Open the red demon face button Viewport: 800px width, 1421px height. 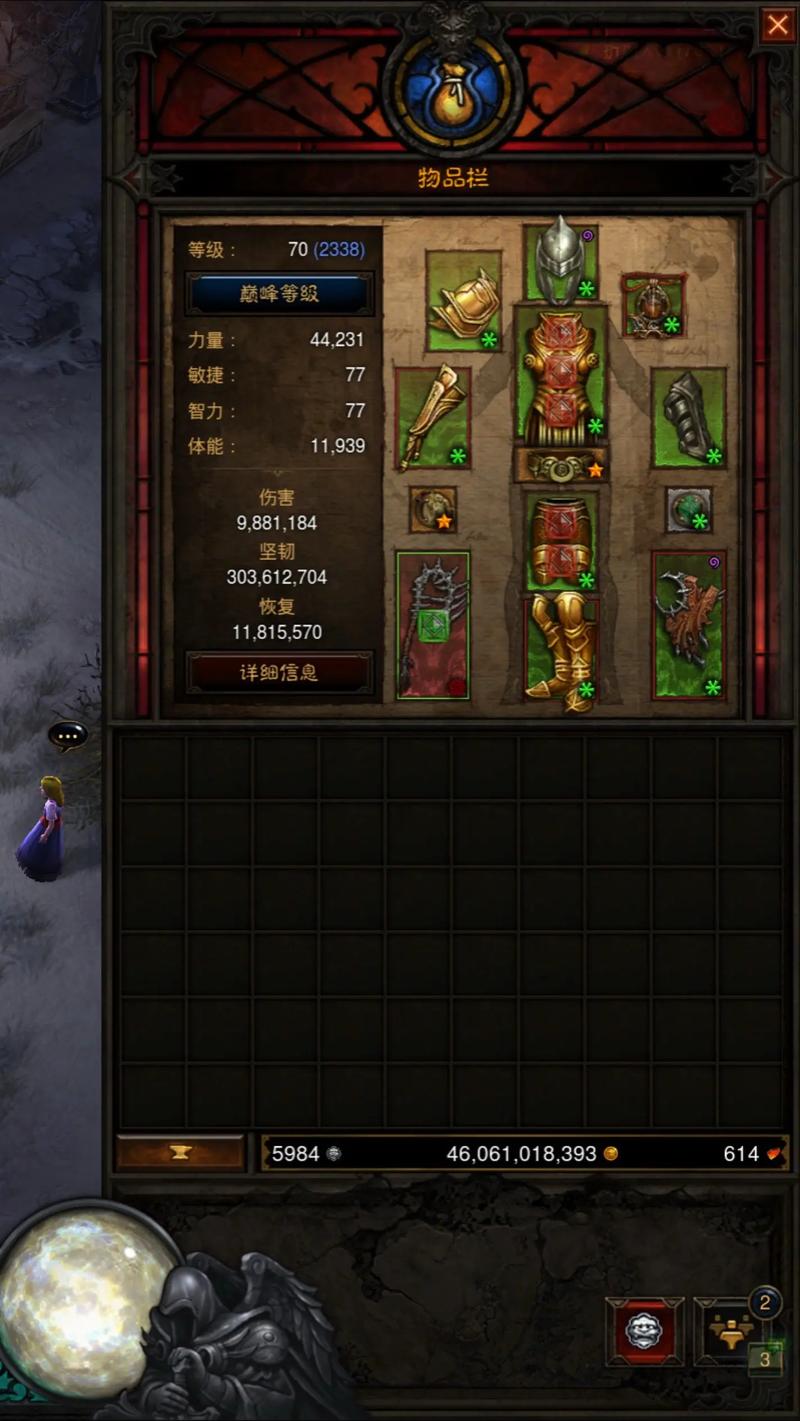[x=644, y=1331]
